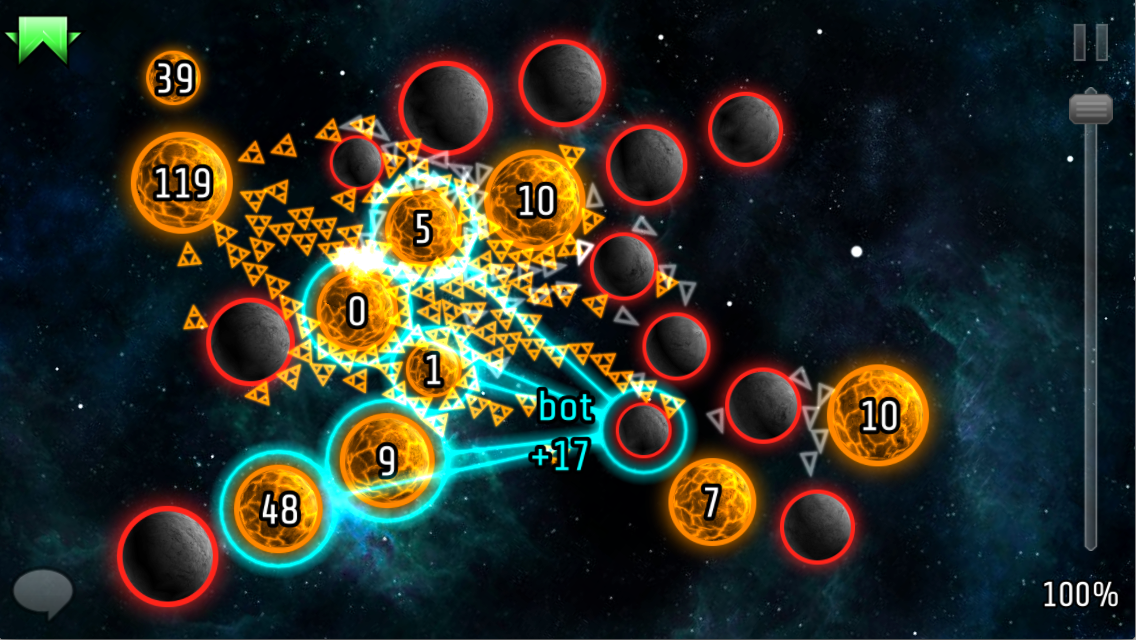Click the green flag icon
1136x640 pixels.
[x=42, y=38]
